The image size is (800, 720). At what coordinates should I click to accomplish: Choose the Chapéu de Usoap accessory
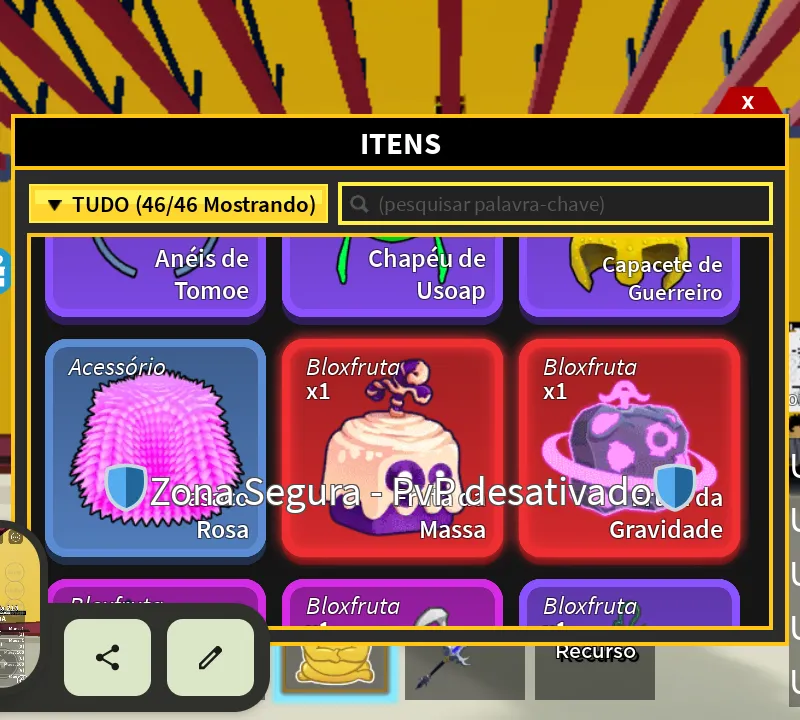[x=392, y=276]
